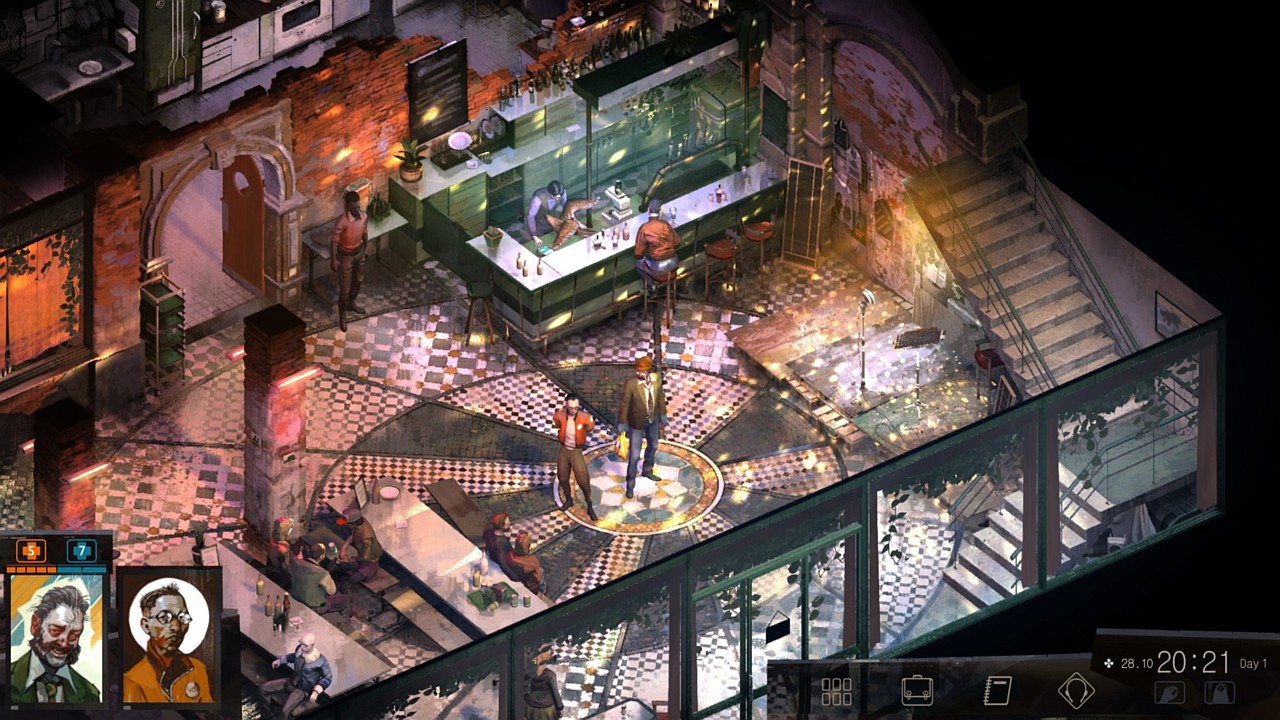1280x720 pixels.
Task: Click the blue morale cross indicator
Action: 82,552
